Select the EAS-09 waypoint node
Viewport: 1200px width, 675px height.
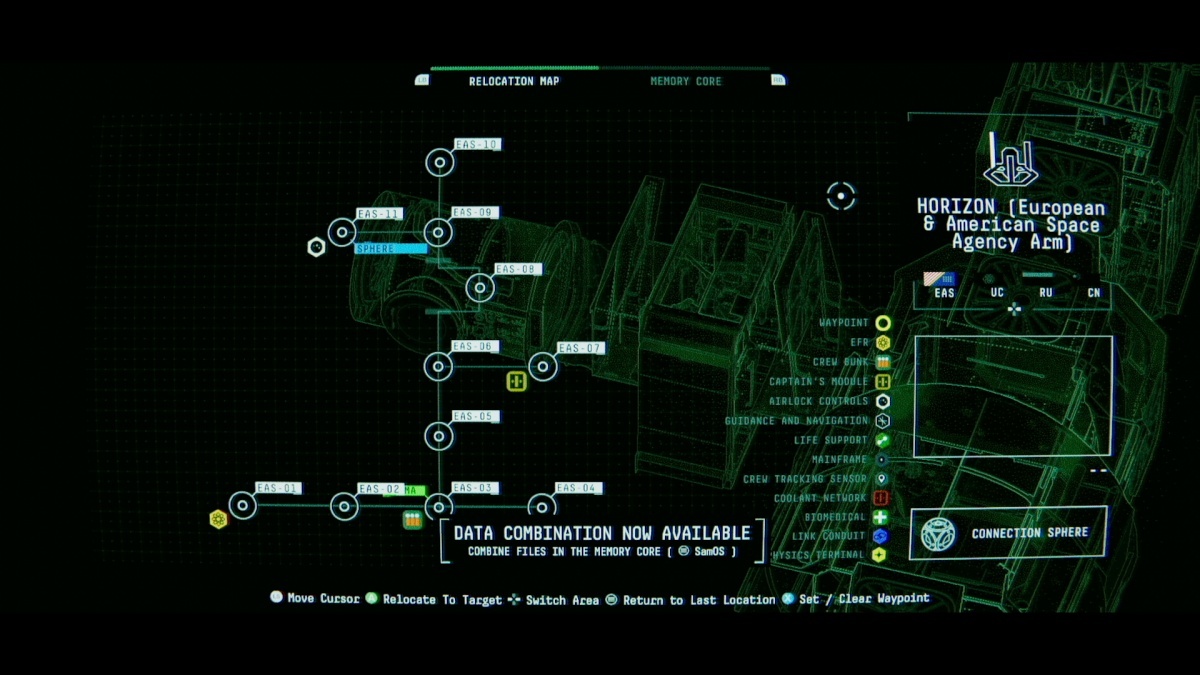click(x=439, y=232)
